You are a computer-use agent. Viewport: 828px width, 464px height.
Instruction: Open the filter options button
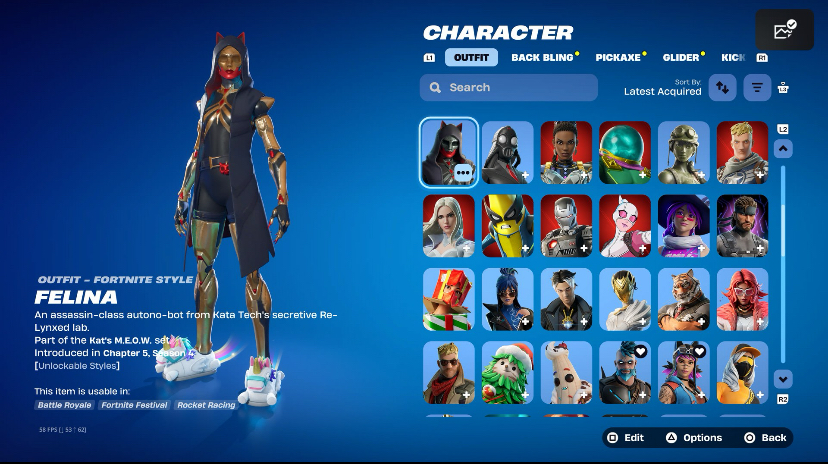pos(757,88)
